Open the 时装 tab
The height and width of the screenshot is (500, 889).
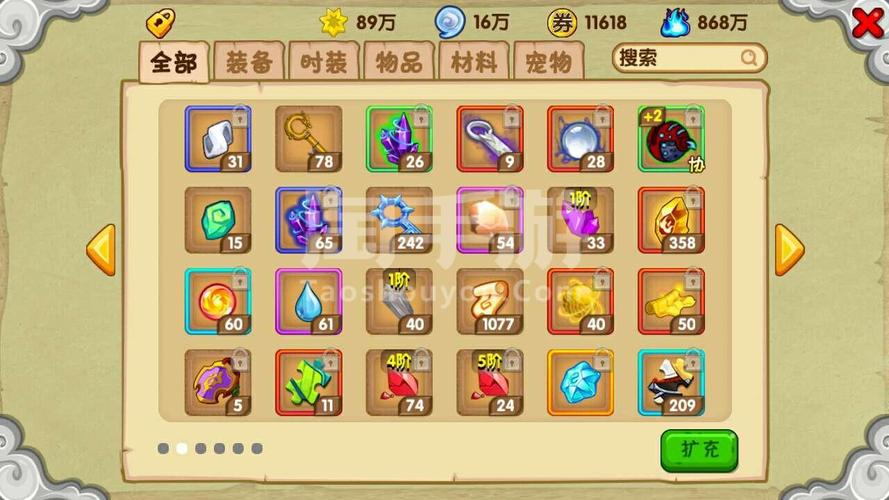click(324, 62)
